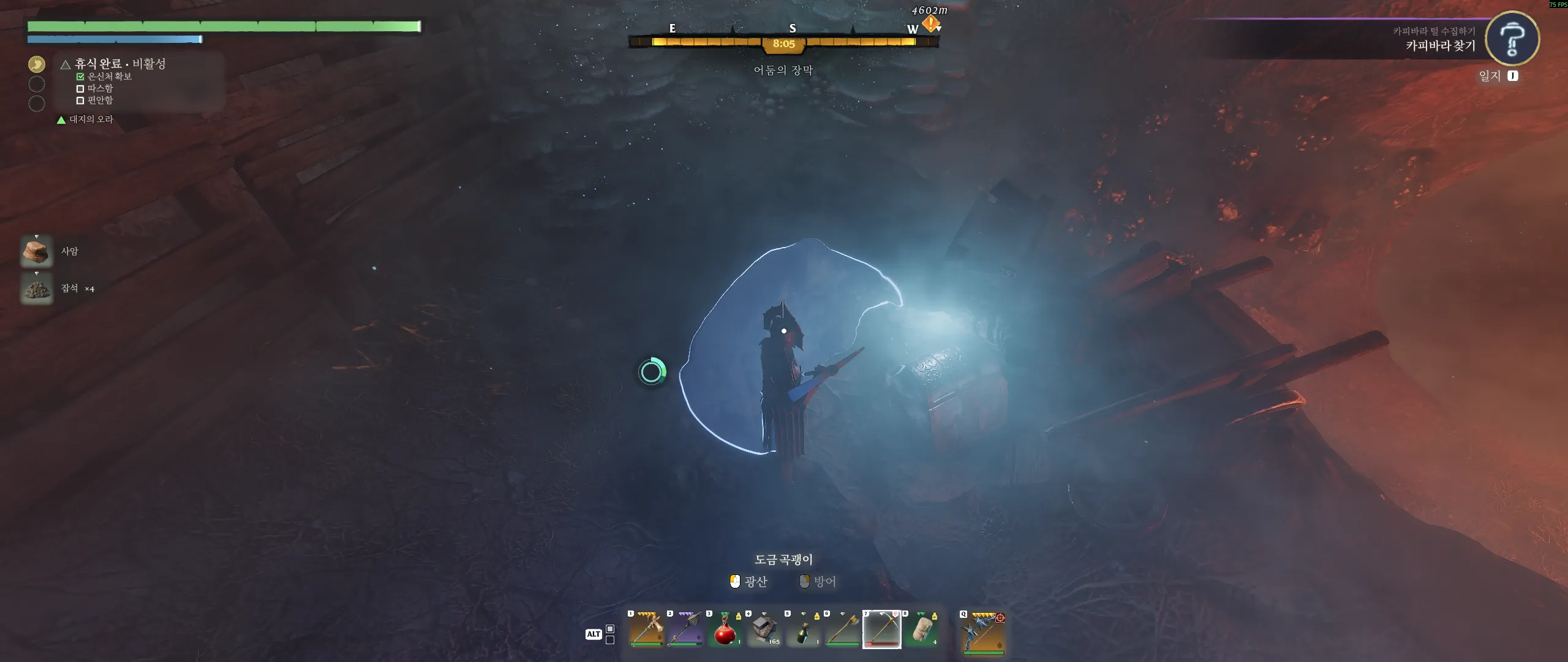Select the blue bow in the Q slot
This screenshot has width=1568, height=662.
coord(984,632)
